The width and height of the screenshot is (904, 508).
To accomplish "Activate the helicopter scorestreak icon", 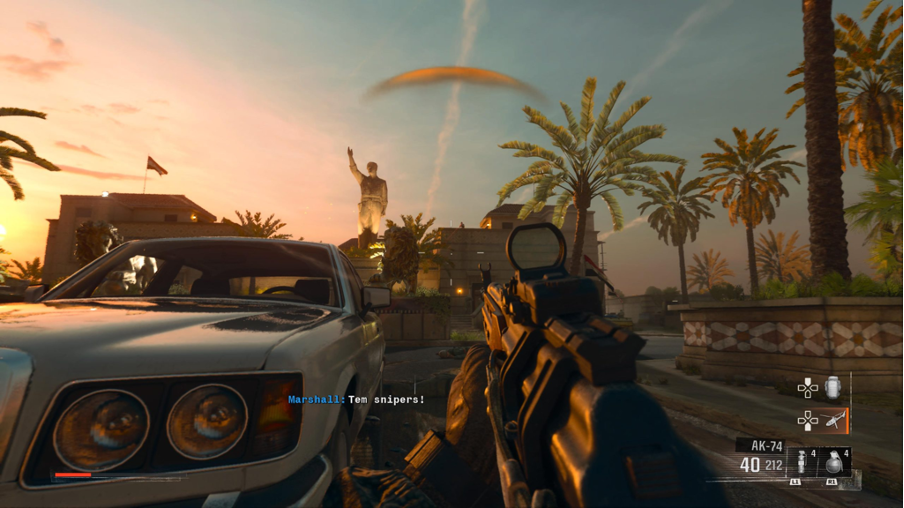I will [x=835, y=421].
